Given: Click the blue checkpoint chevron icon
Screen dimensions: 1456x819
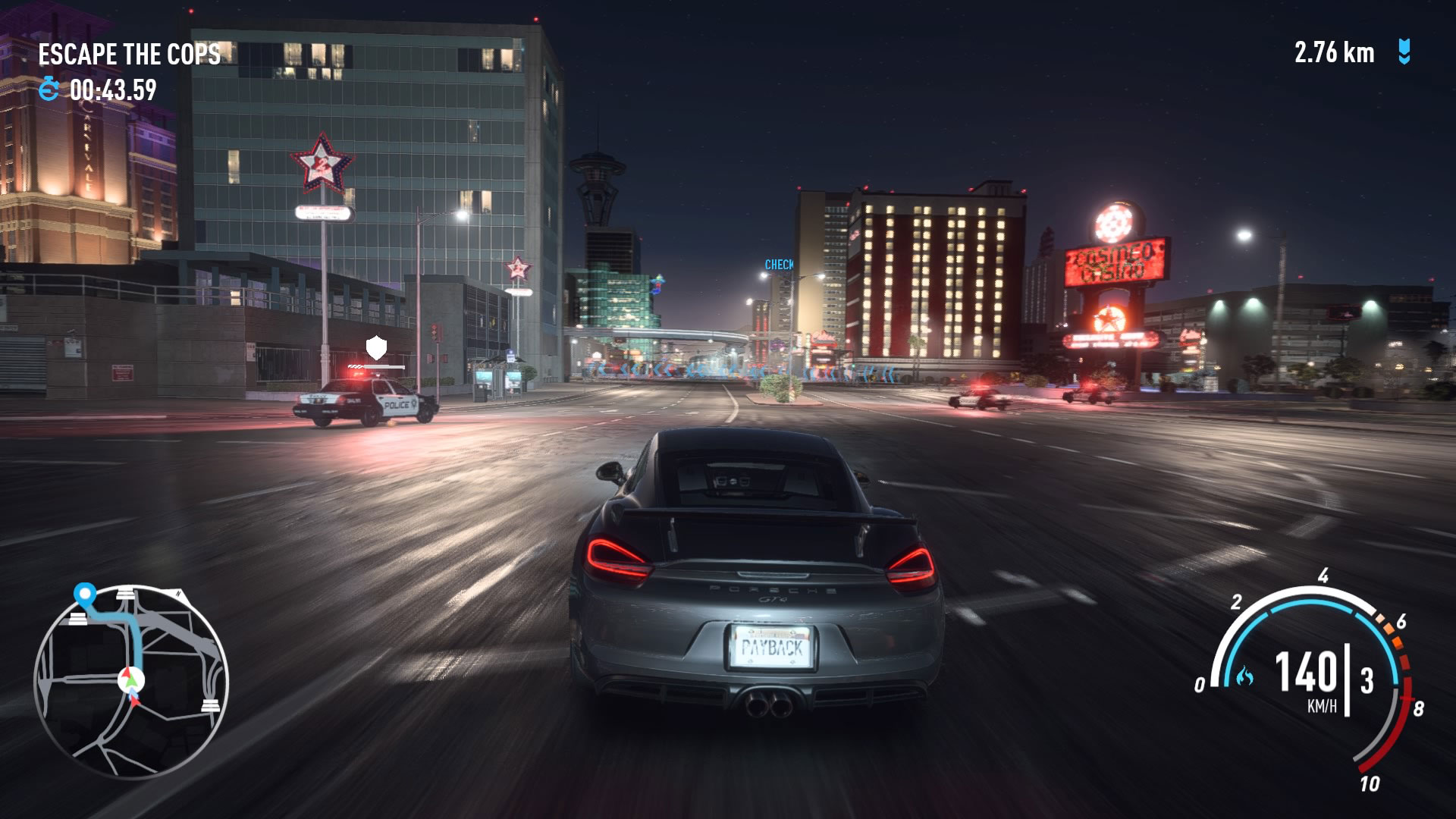Looking at the screenshot, I should 1404,52.
